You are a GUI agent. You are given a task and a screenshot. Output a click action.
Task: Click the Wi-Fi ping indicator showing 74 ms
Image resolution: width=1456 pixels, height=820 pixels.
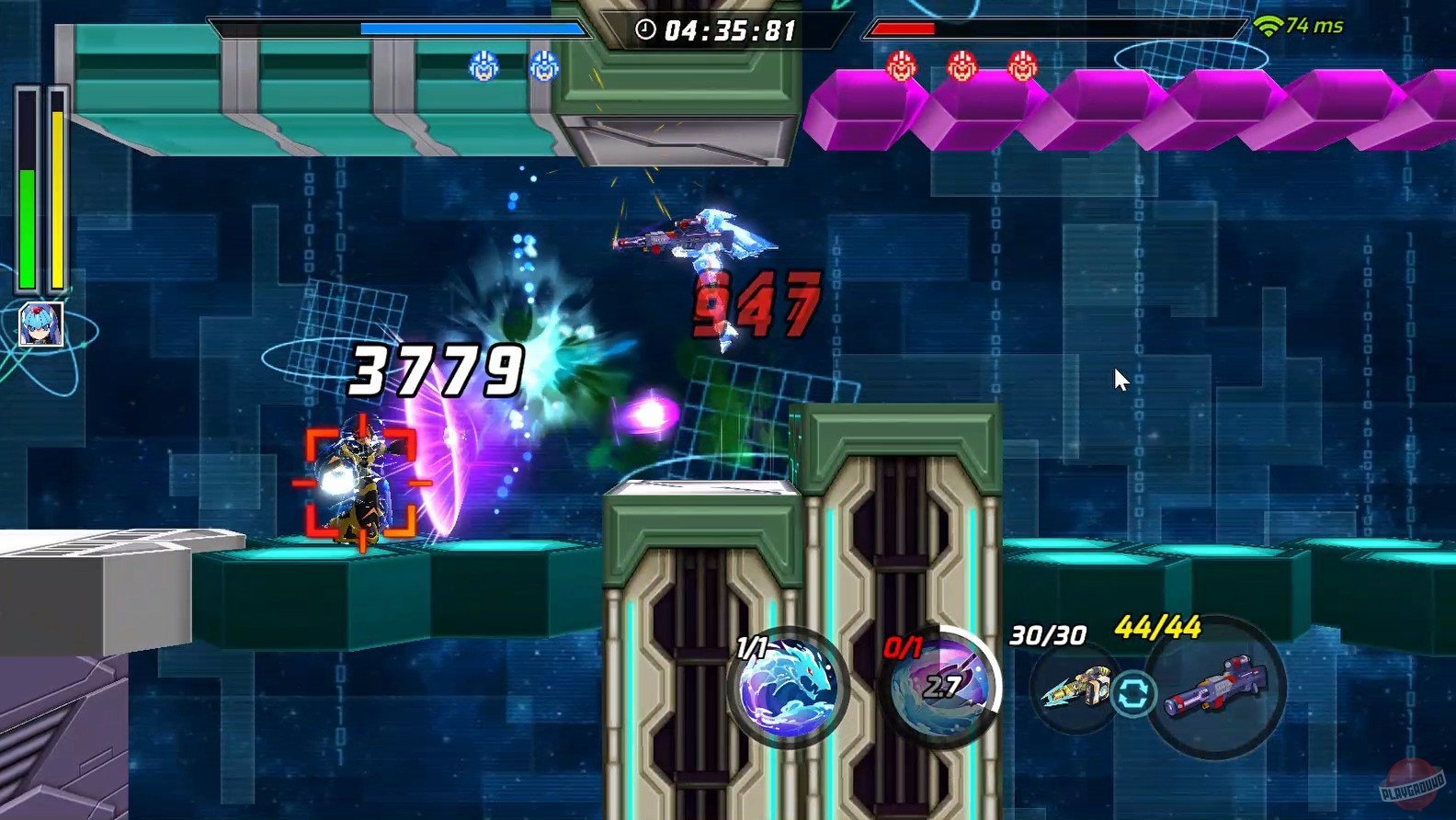[x=1299, y=27]
